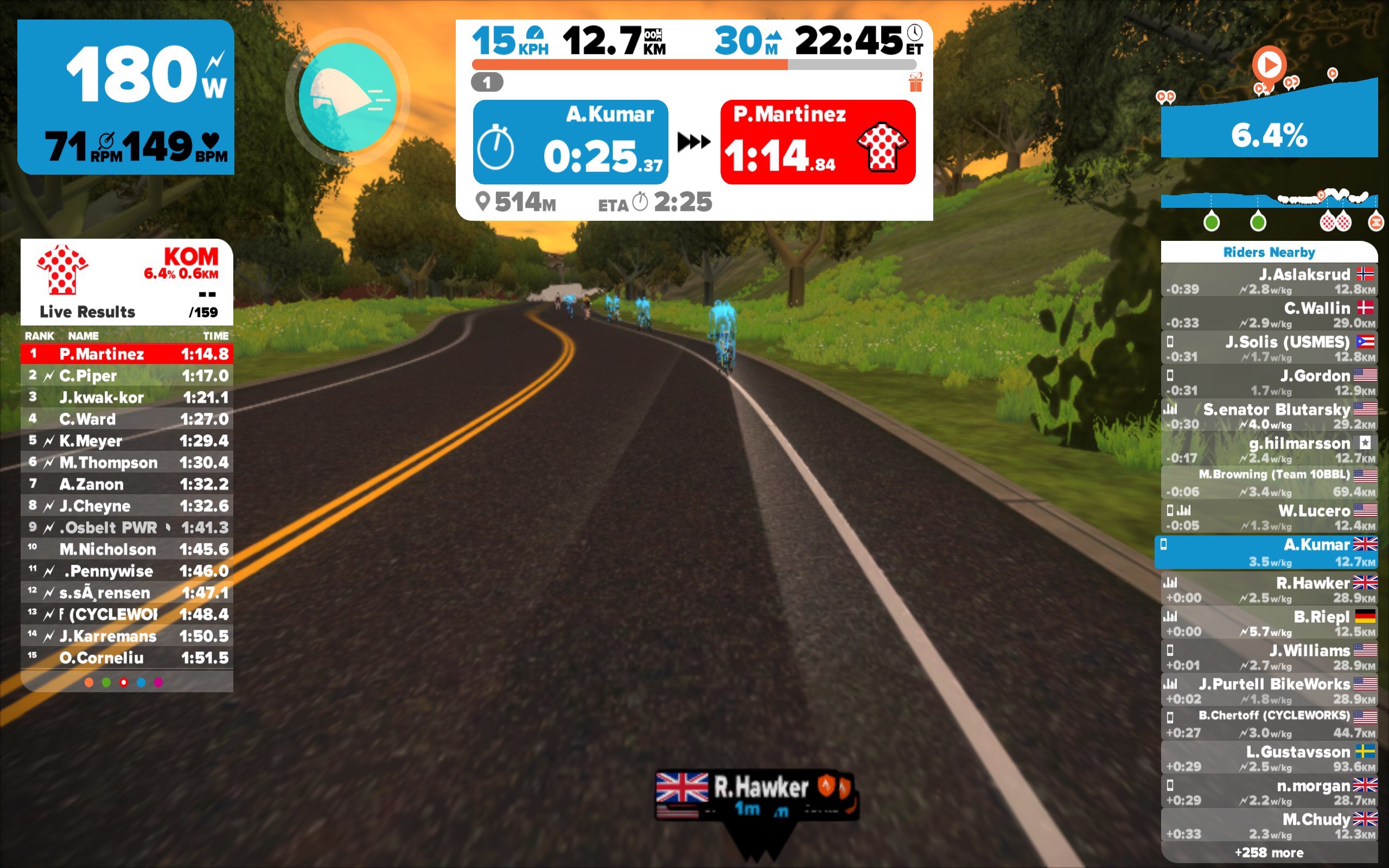Screen dimensions: 1389x868
Task: Select P.Martinez in KOM live results
Action: click(127, 354)
